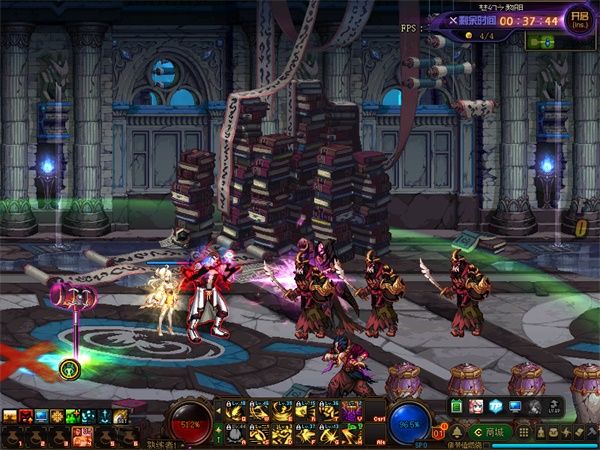Viewport: 600px width, 450px height.
Task: Close the remaining time tracker with X
Action: pyautogui.click(x=452, y=20)
